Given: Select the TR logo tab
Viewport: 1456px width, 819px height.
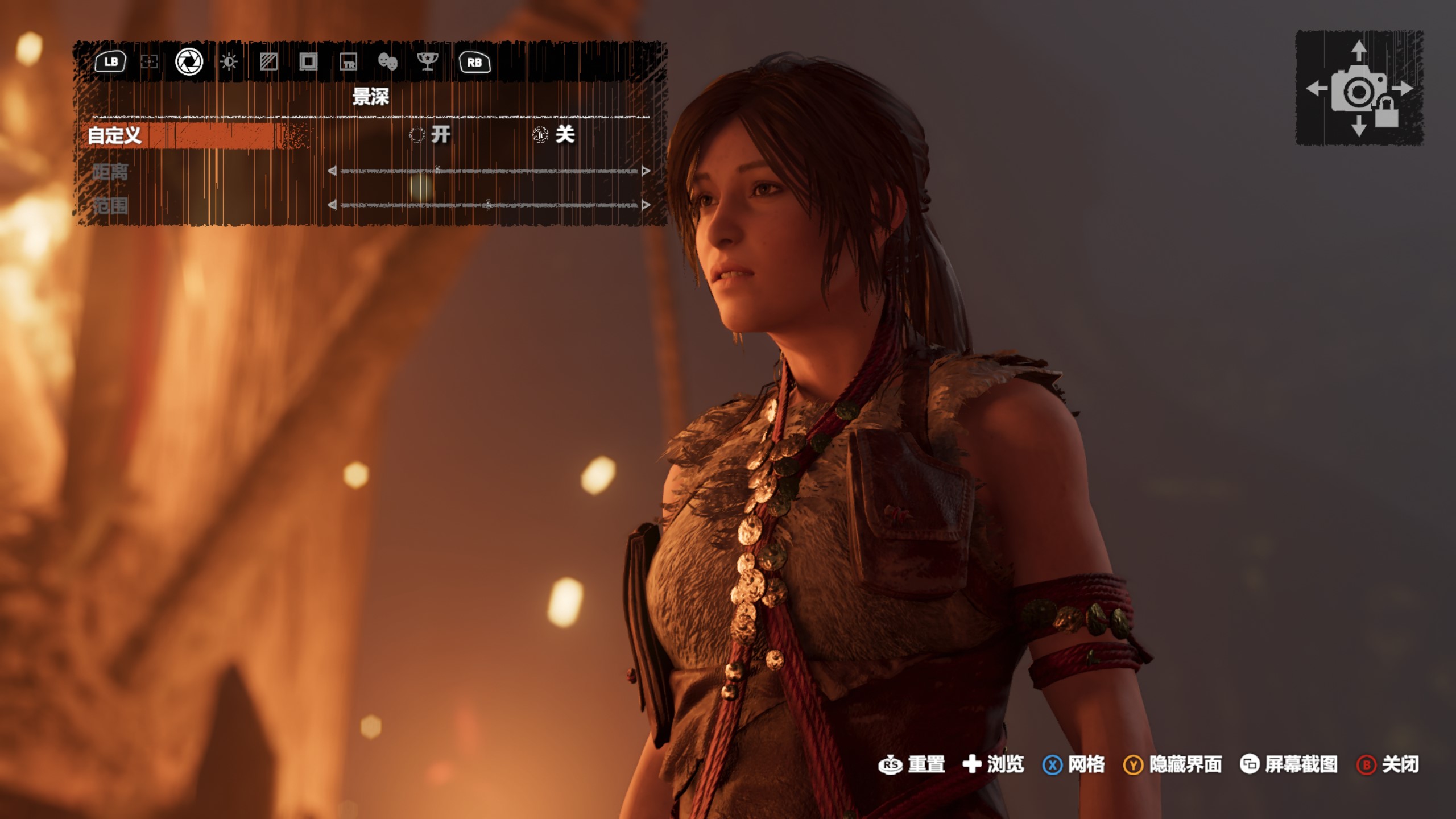Looking at the screenshot, I should coord(348,62).
